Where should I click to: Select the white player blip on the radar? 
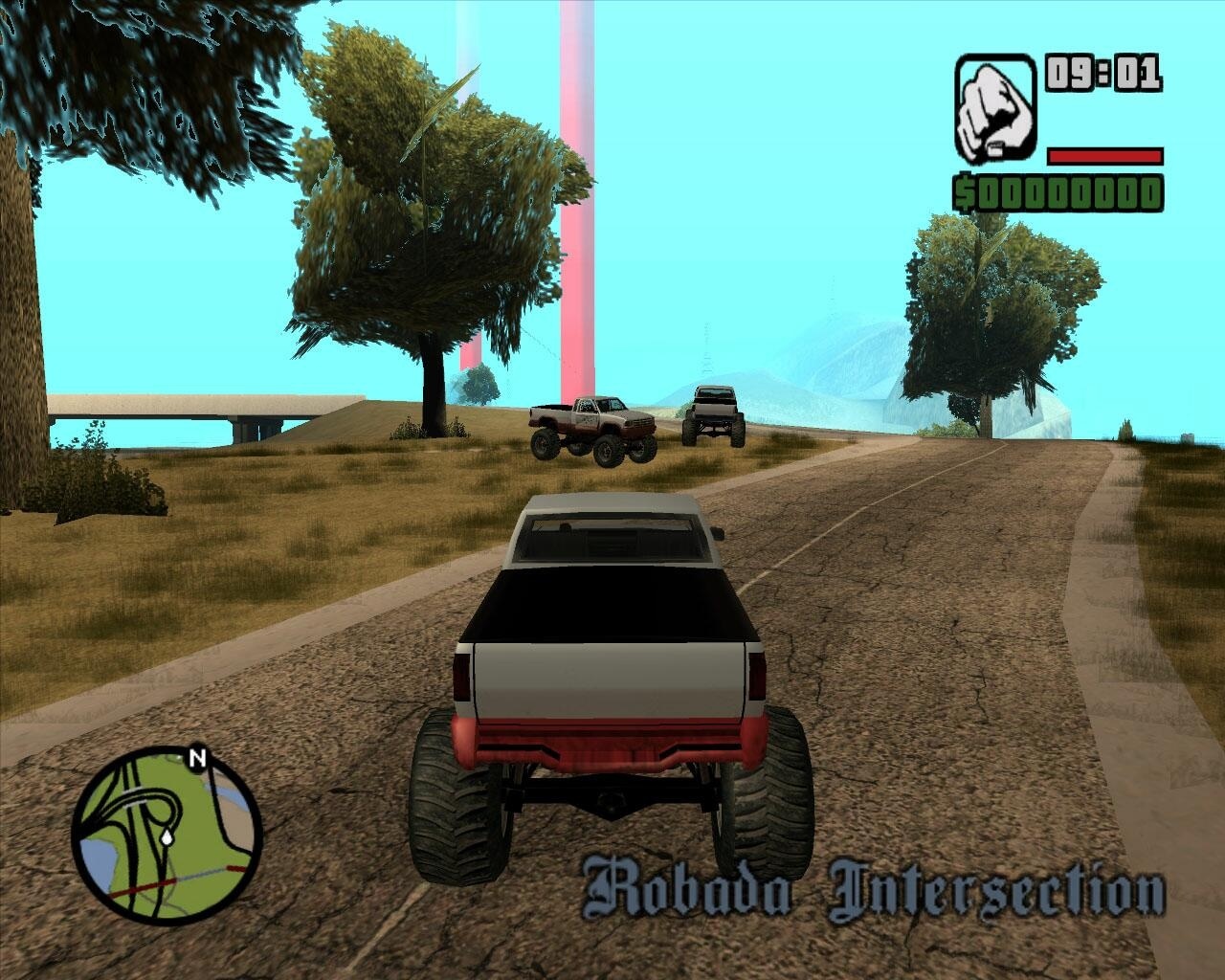point(167,838)
